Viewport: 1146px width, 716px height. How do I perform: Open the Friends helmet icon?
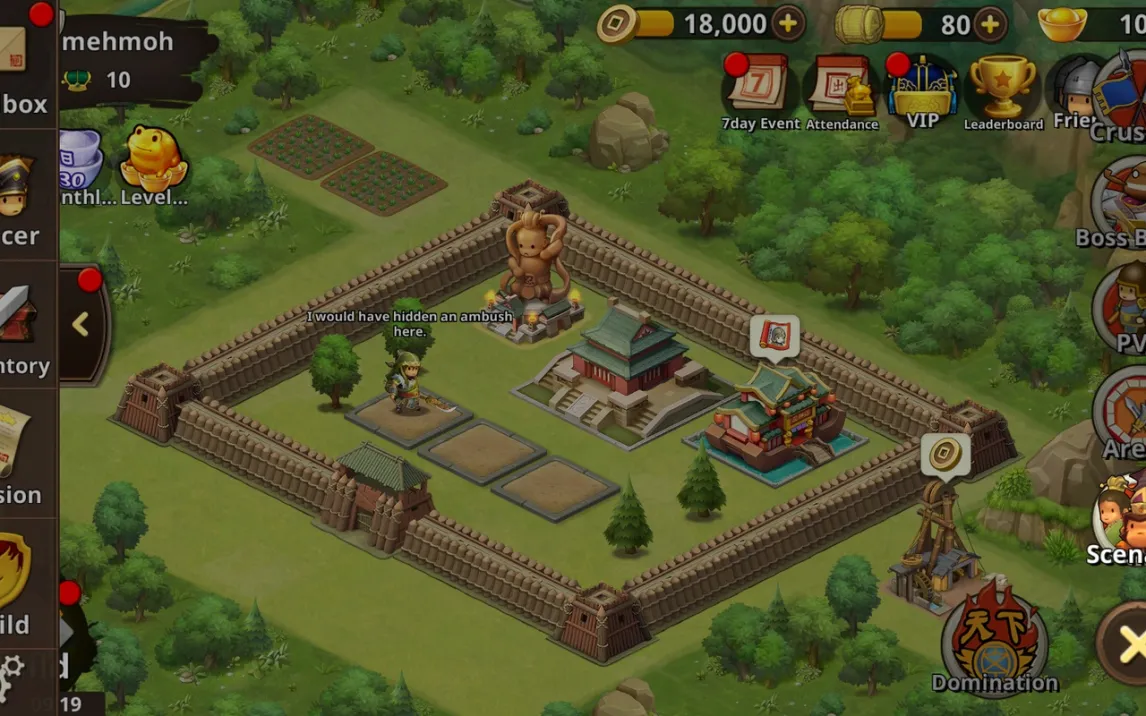pos(1074,92)
